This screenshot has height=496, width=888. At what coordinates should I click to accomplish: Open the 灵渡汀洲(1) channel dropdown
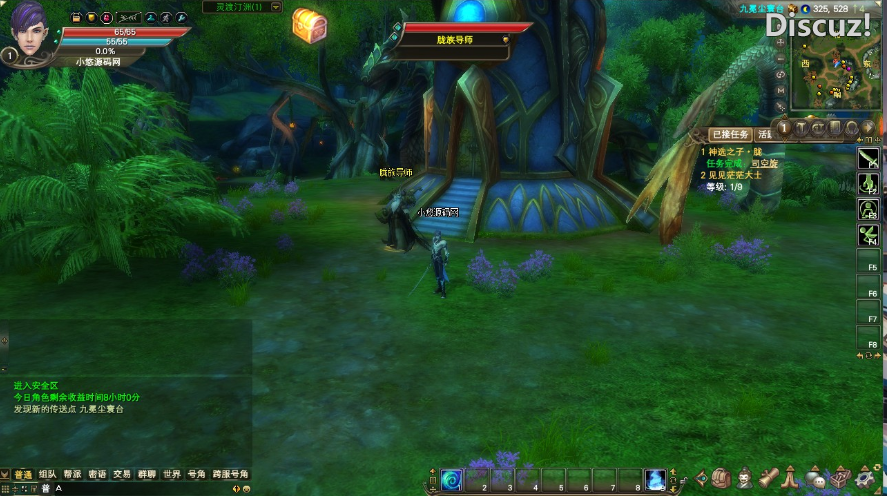[x=276, y=7]
